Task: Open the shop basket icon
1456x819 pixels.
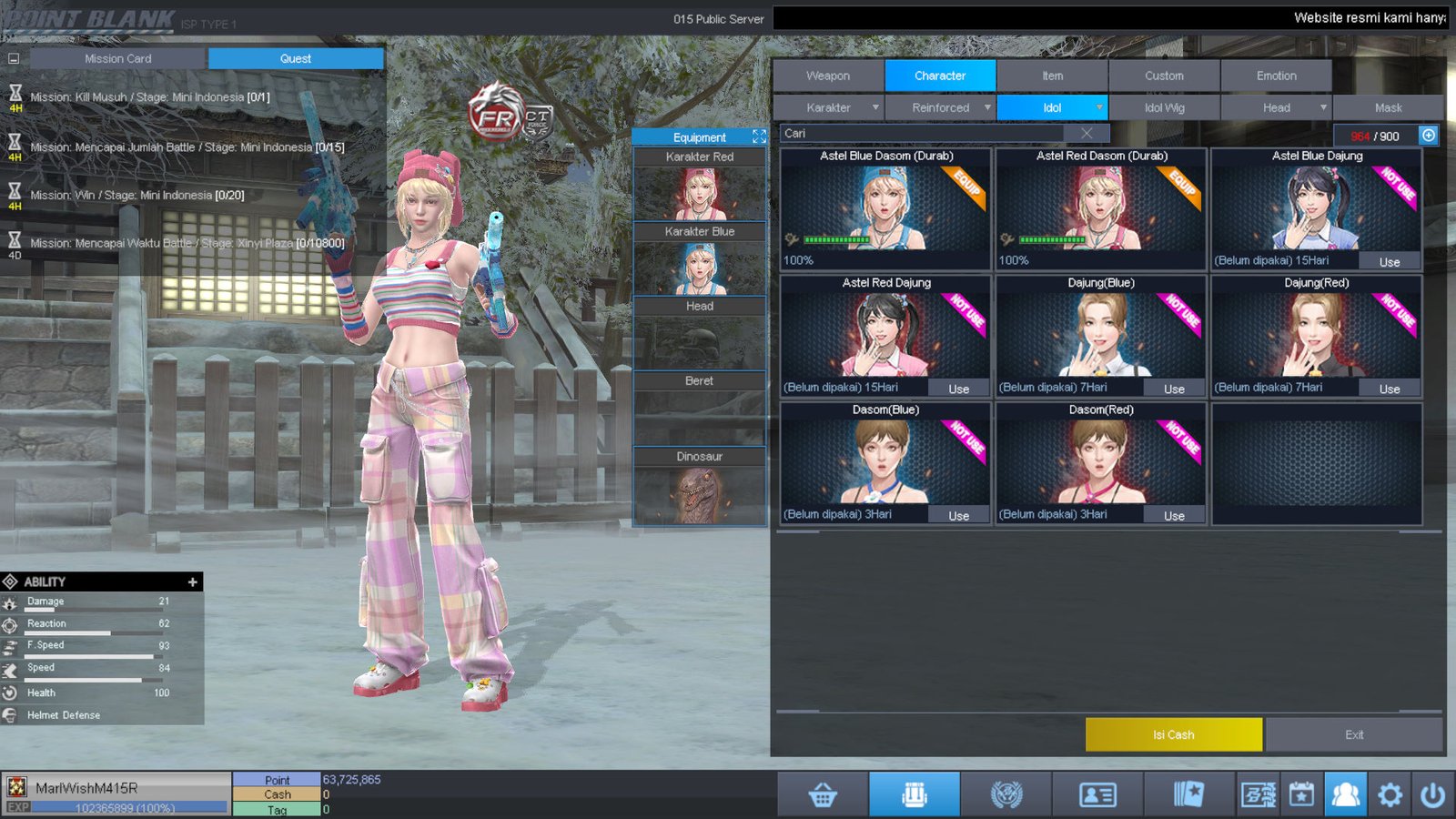Action: click(x=823, y=795)
